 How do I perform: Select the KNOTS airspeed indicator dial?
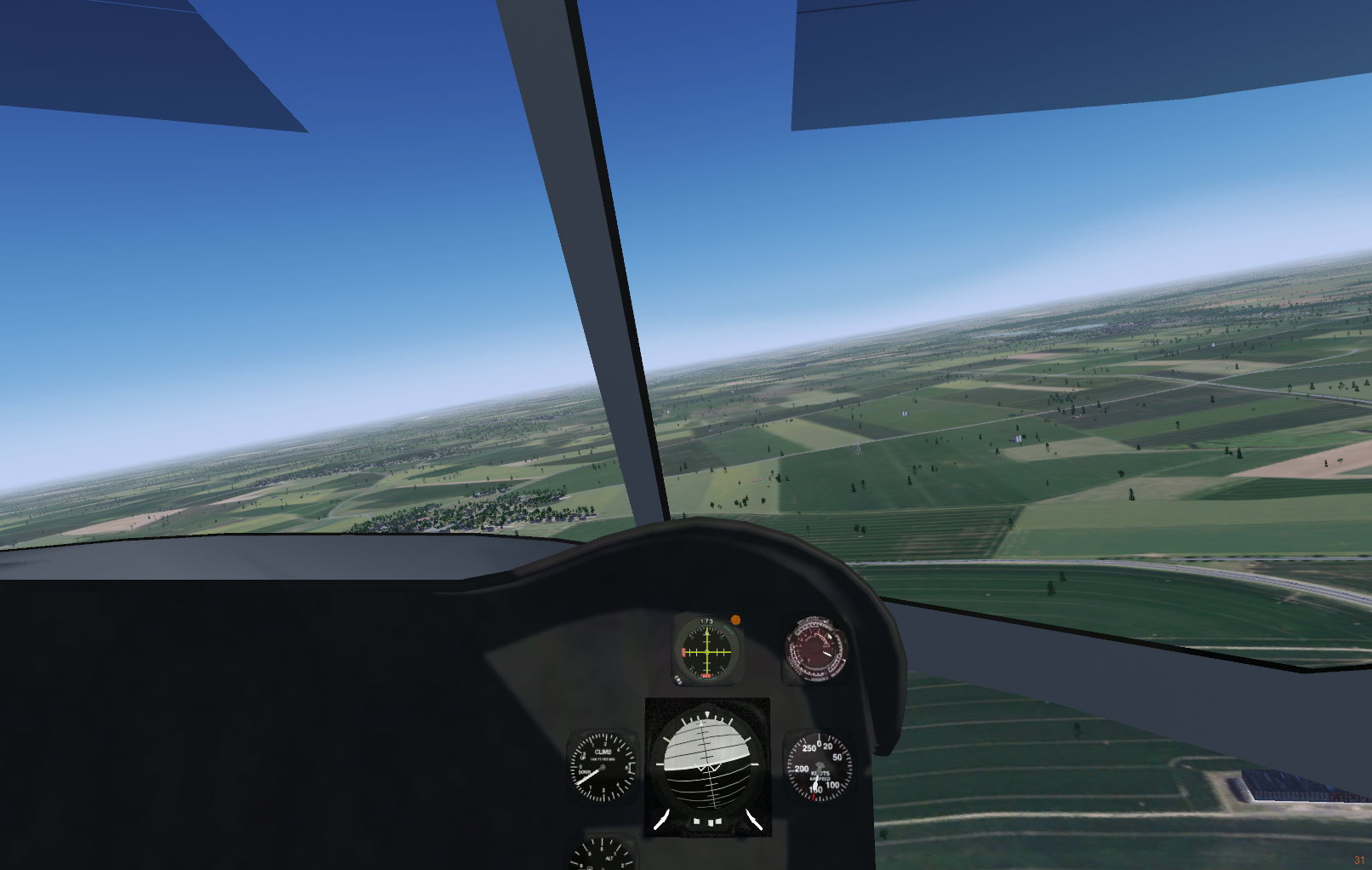[x=818, y=768]
